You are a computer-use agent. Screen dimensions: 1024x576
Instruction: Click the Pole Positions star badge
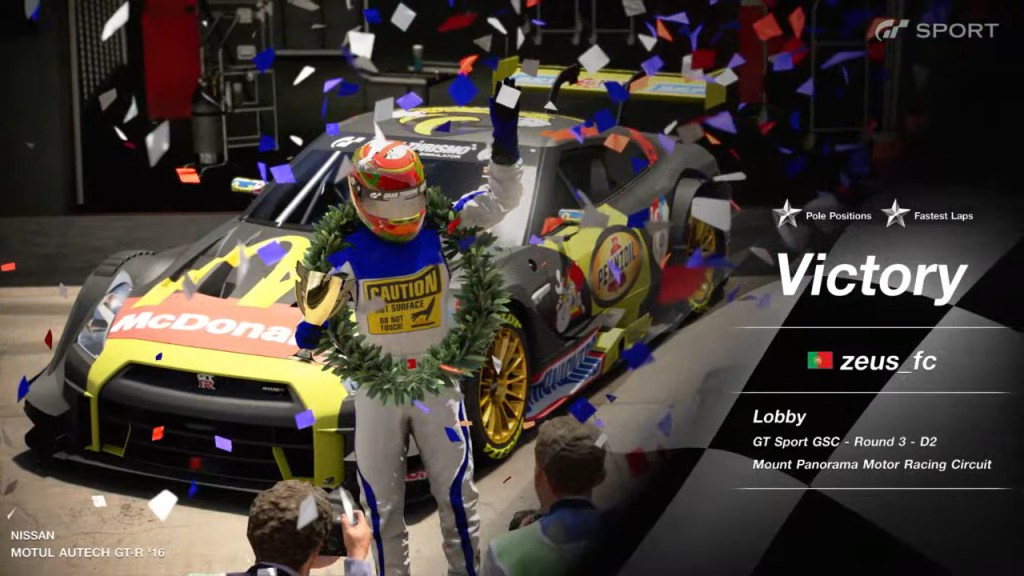click(785, 215)
